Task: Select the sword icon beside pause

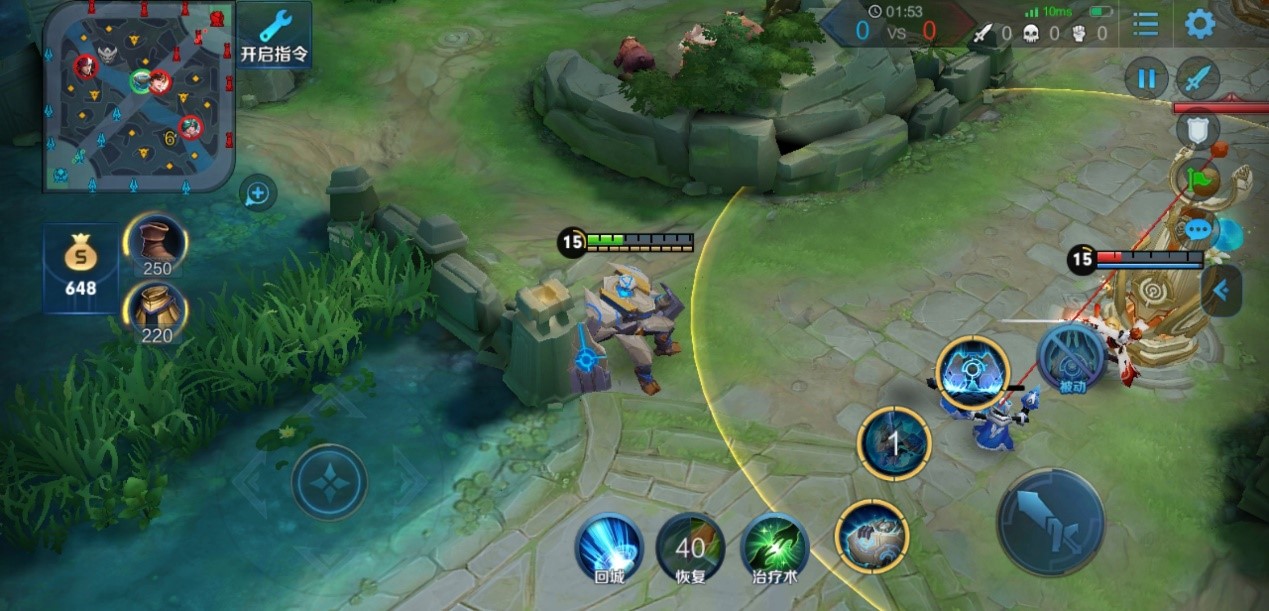Action: coord(1198,78)
